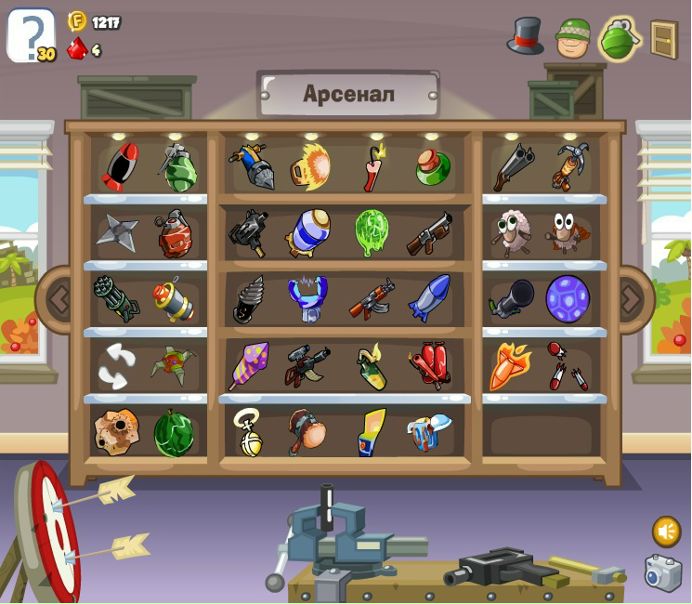The width and height of the screenshot is (692, 604).
Task: Toggle the sound speaker button
Action: [666, 530]
